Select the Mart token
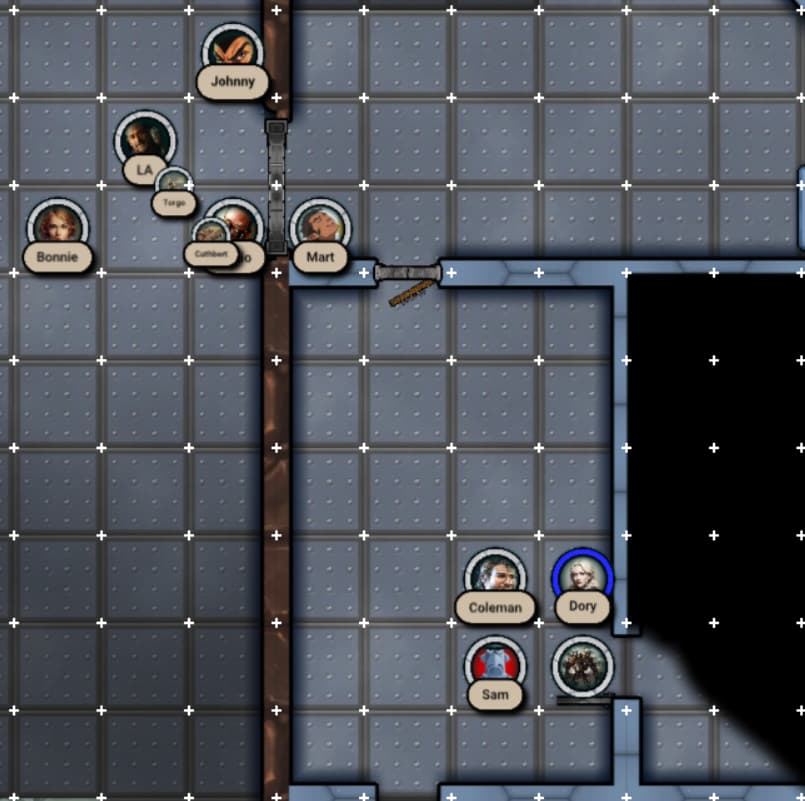 point(320,227)
